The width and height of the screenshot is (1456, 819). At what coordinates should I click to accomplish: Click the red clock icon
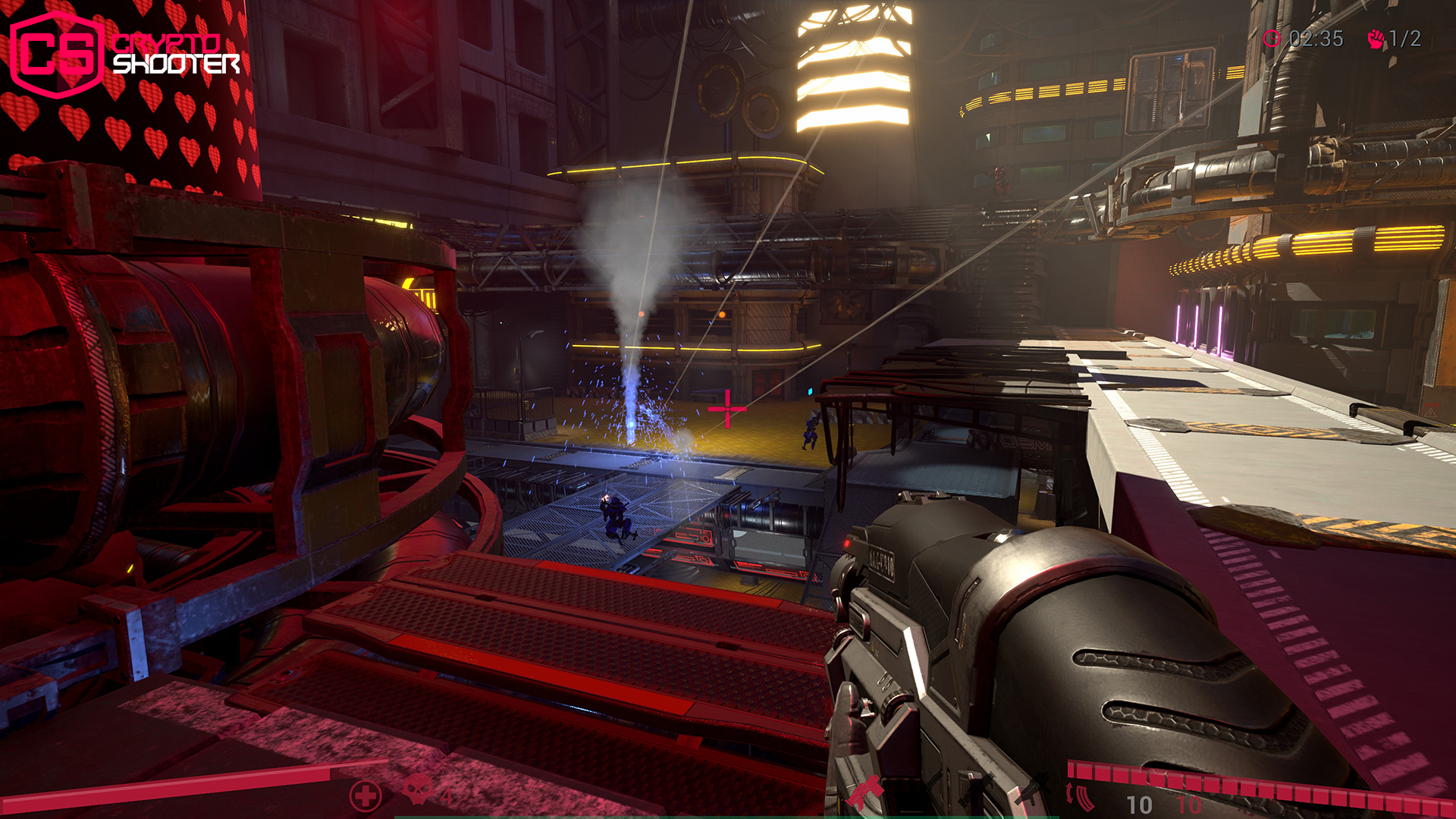(x=1272, y=39)
